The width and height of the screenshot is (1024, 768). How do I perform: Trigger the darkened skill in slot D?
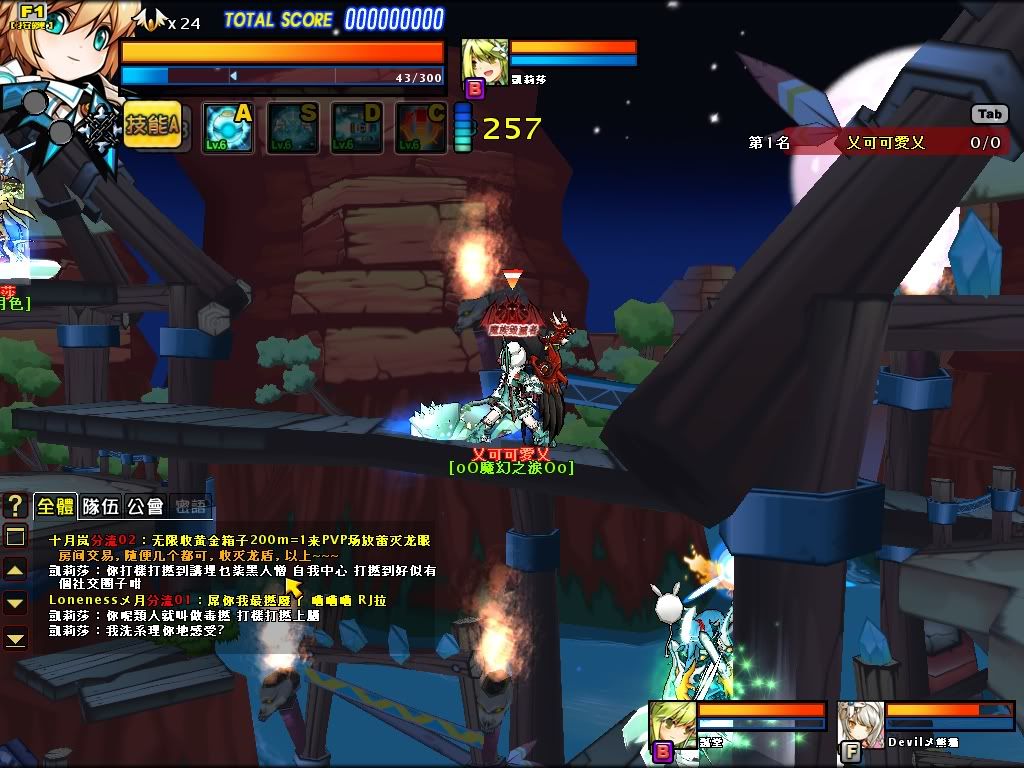357,128
